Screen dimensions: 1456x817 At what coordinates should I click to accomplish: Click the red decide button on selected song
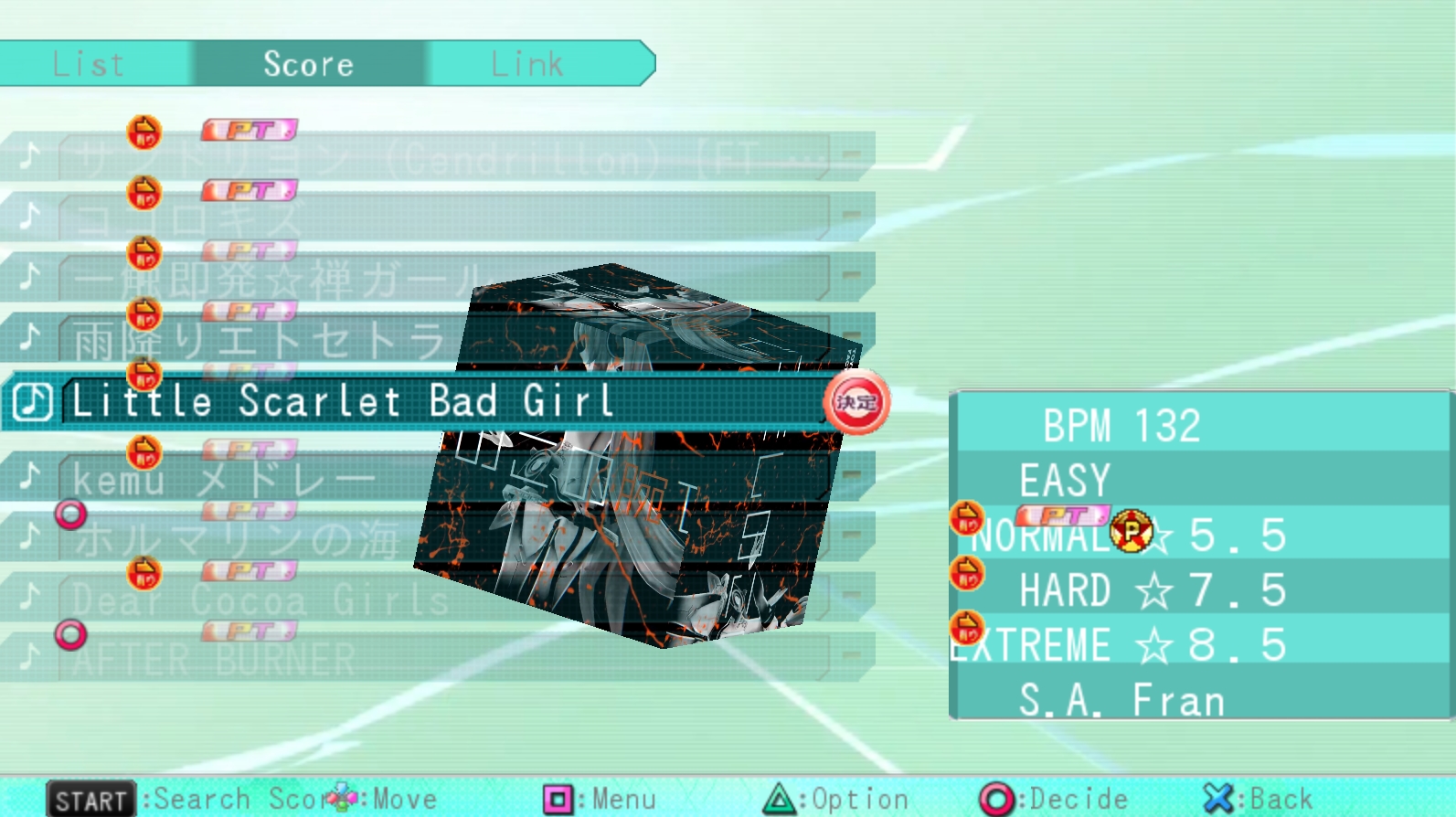856,402
